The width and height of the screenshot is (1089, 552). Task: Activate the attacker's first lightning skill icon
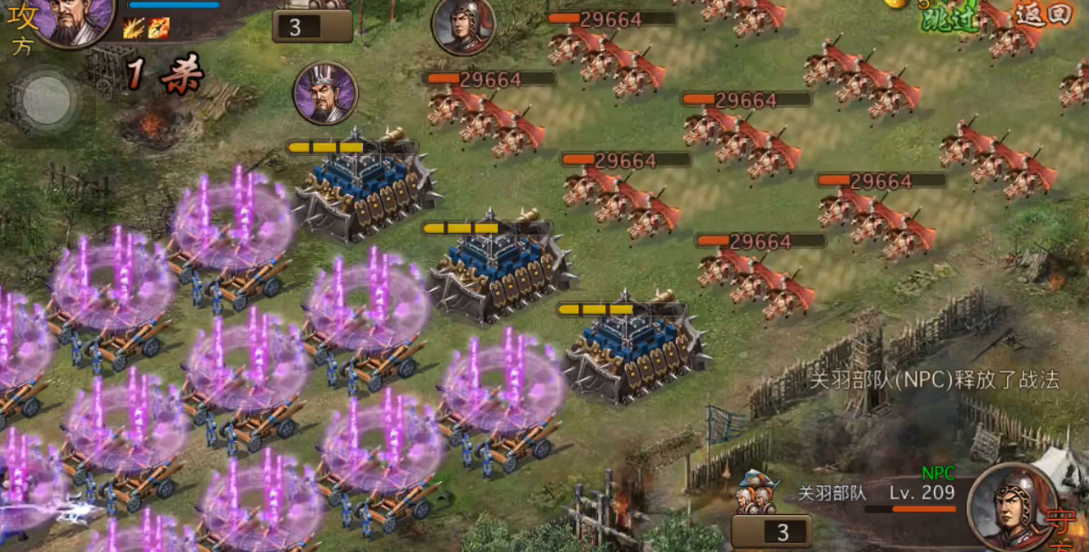(x=134, y=28)
